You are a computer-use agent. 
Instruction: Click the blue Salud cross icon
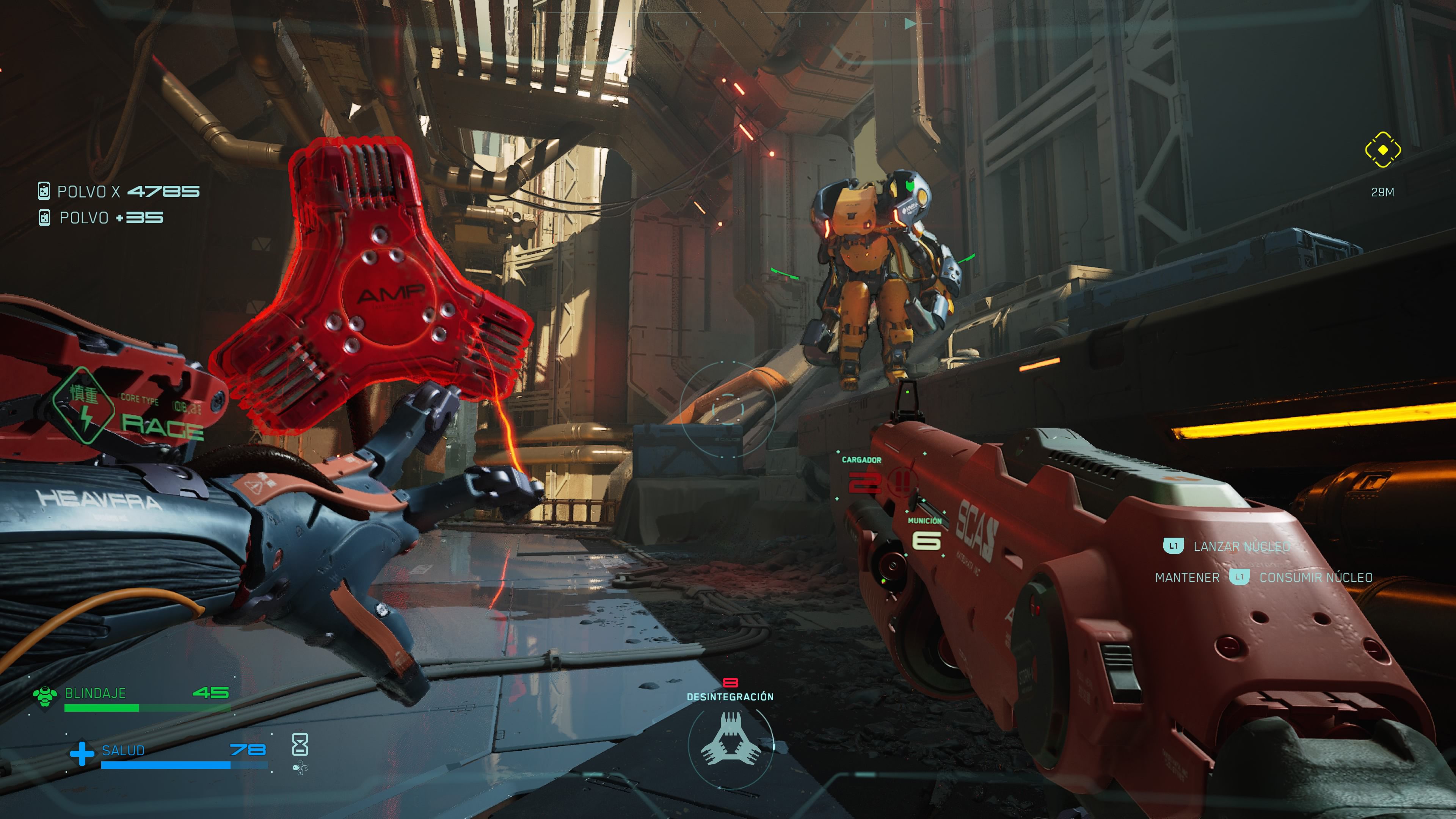(x=82, y=753)
